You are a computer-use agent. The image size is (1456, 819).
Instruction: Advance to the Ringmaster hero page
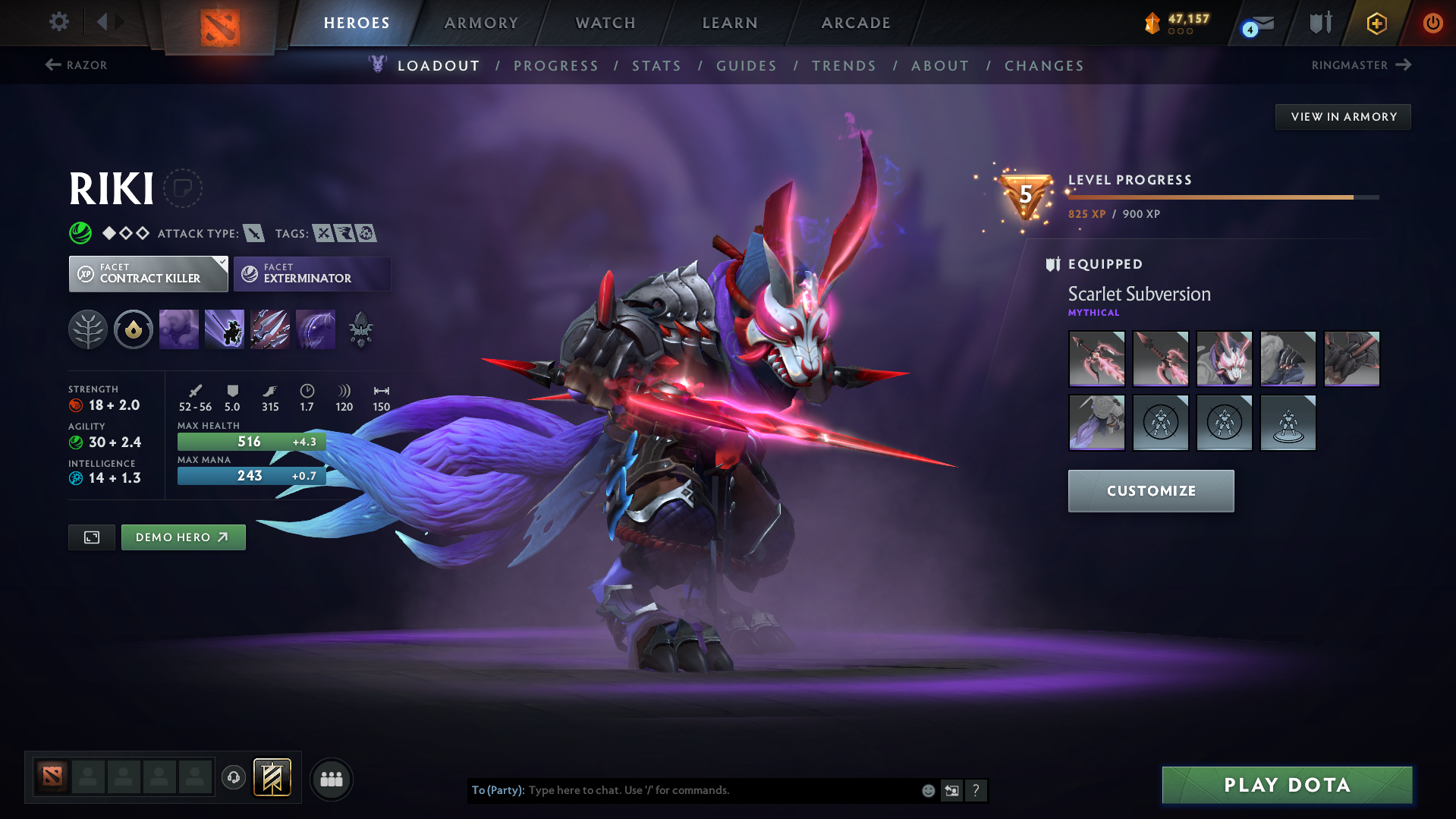pyautogui.click(x=1362, y=65)
